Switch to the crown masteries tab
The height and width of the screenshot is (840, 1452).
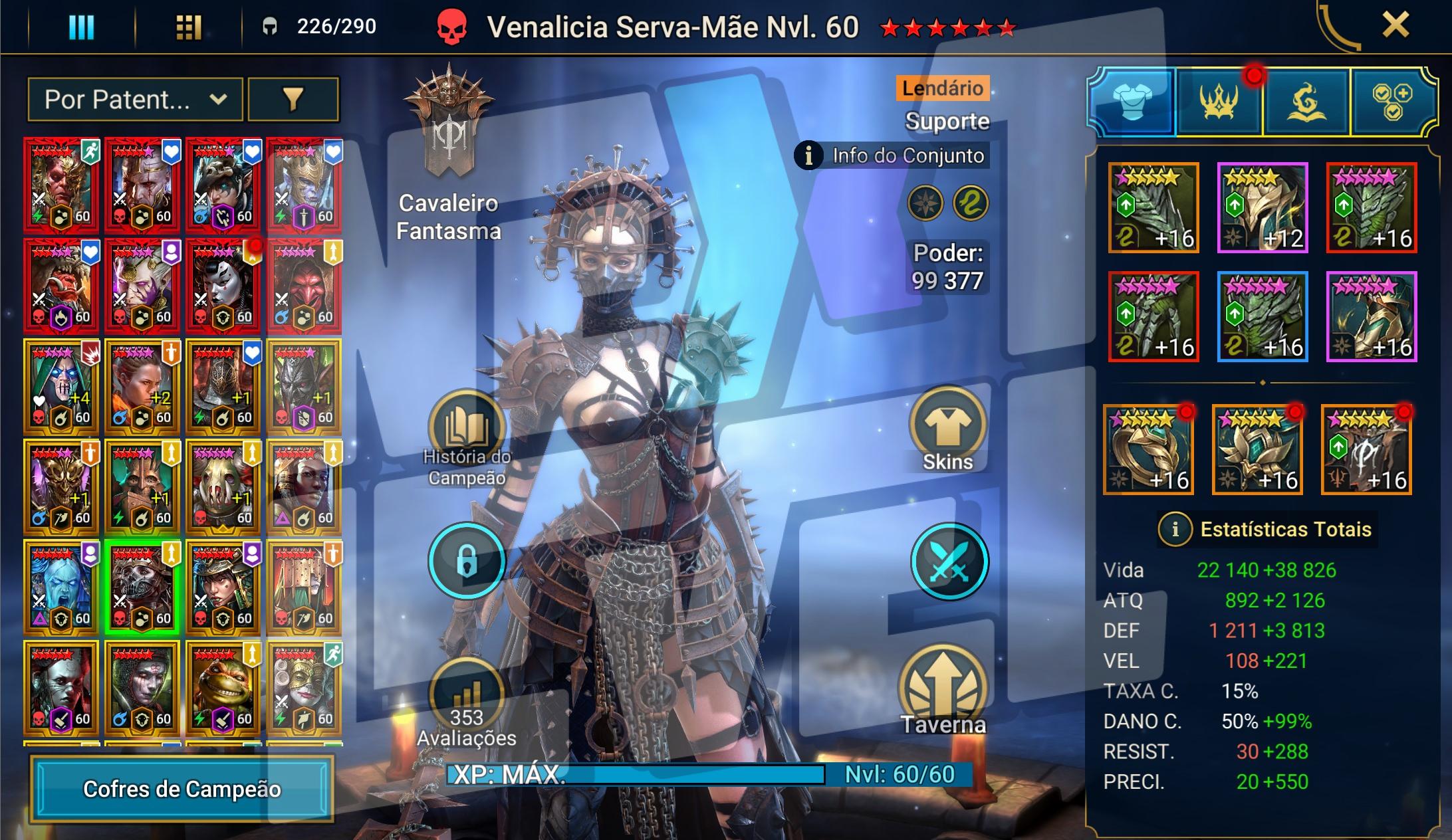tap(1219, 102)
